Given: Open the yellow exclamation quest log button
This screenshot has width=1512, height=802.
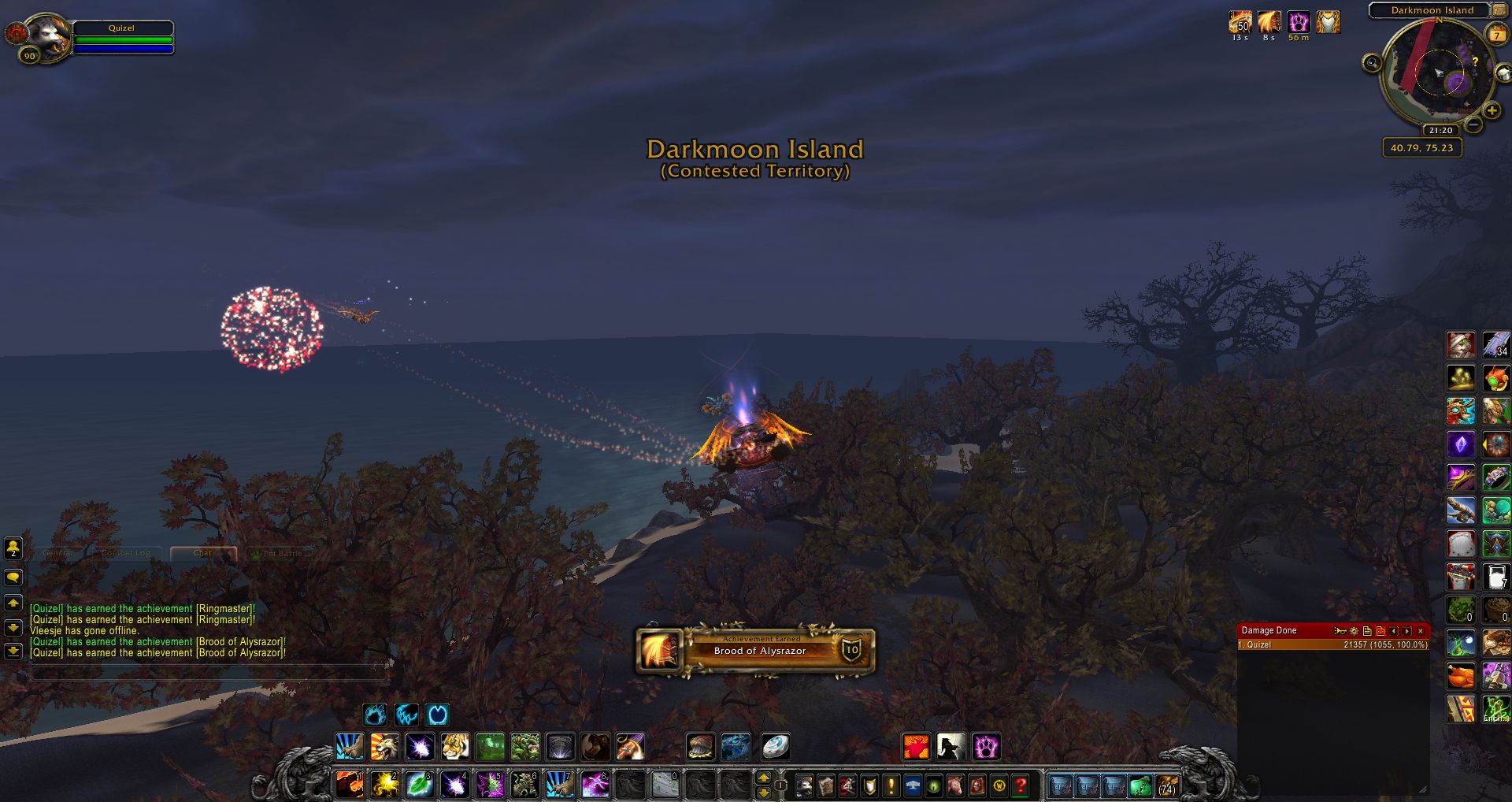Looking at the screenshot, I should tap(891, 785).
